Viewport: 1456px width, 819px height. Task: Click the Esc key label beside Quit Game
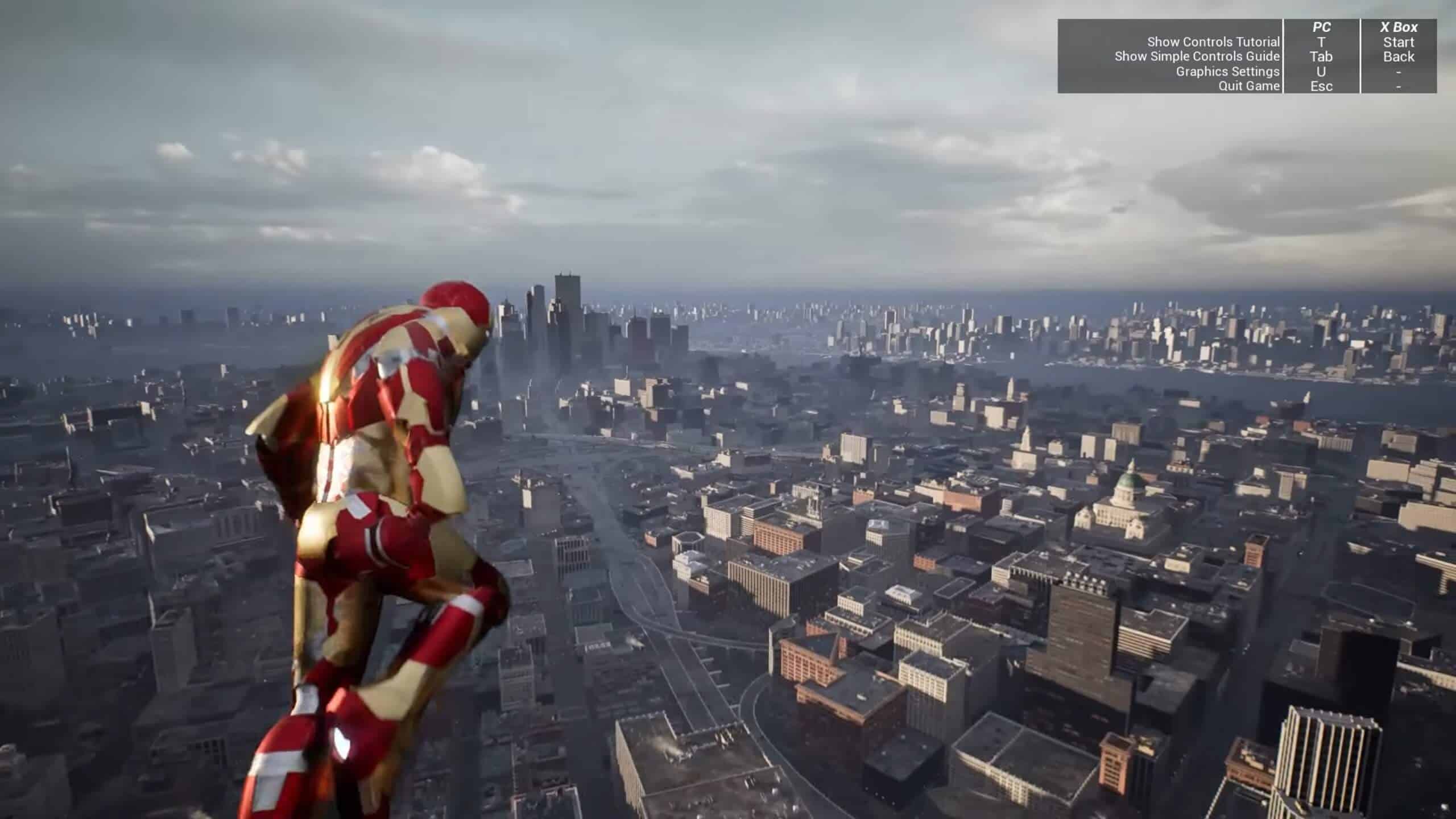1322,86
